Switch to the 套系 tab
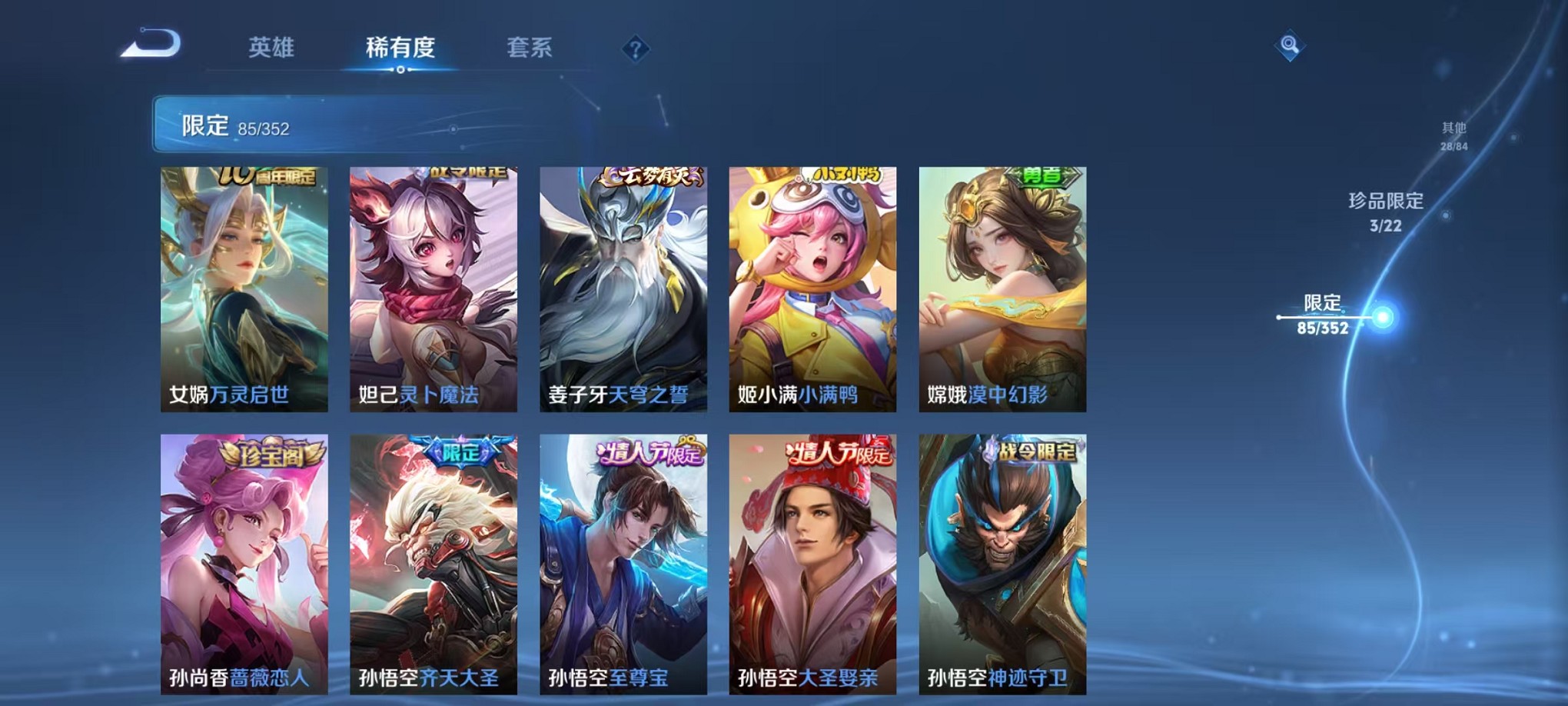Screen dimensions: 1568x706 534,48
